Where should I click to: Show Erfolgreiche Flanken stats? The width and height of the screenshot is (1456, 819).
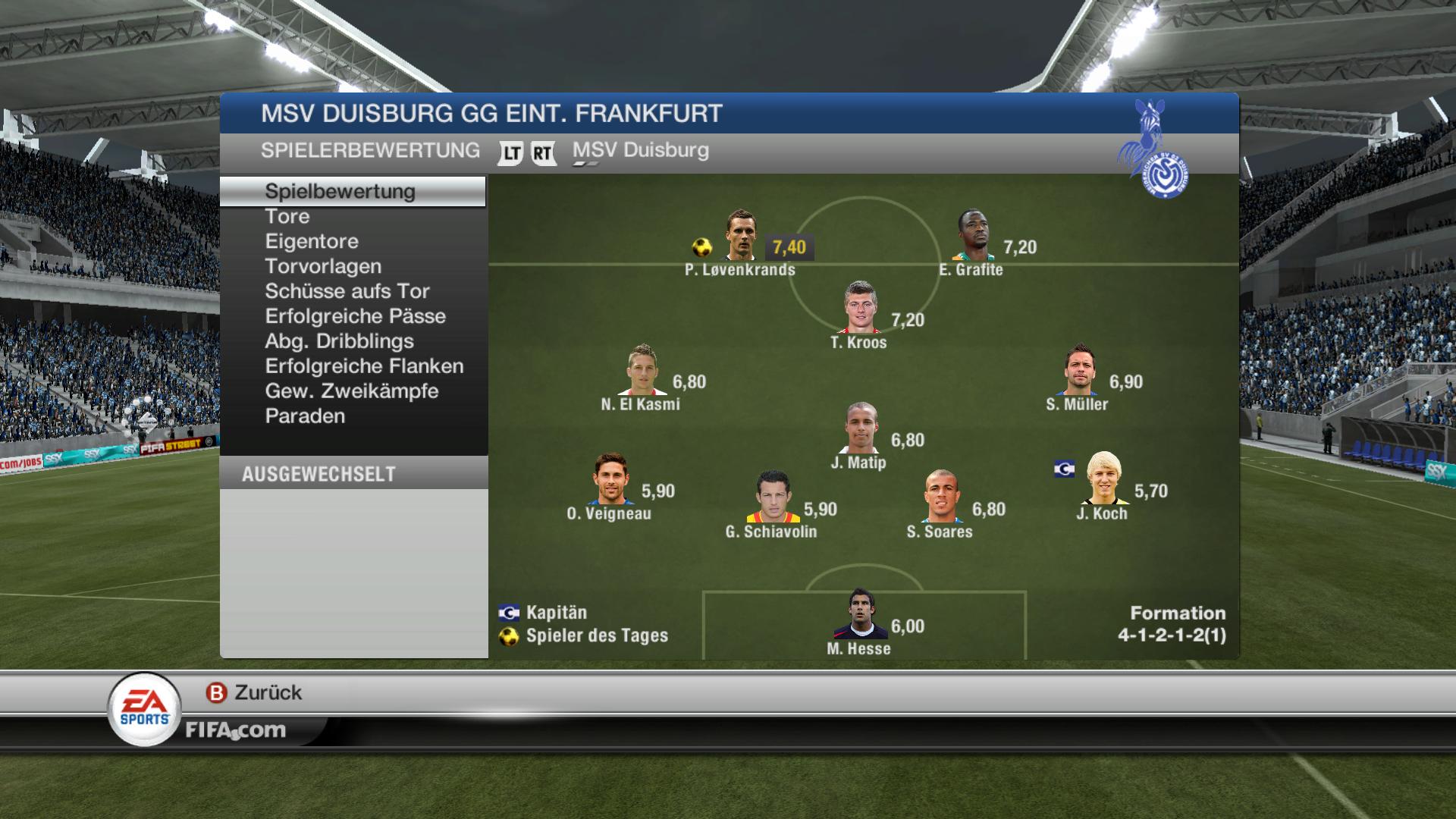pos(364,366)
